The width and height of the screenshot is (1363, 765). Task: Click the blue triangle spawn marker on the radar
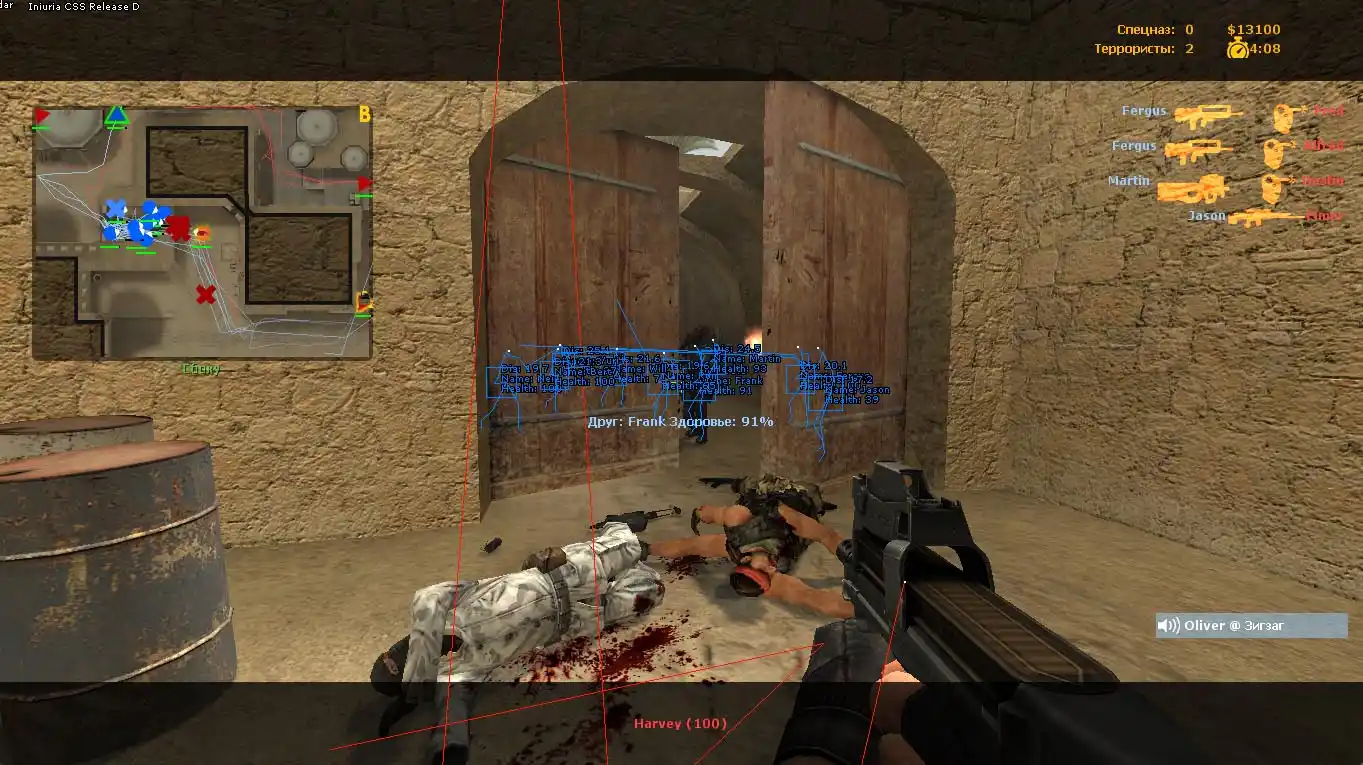coord(115,114)
